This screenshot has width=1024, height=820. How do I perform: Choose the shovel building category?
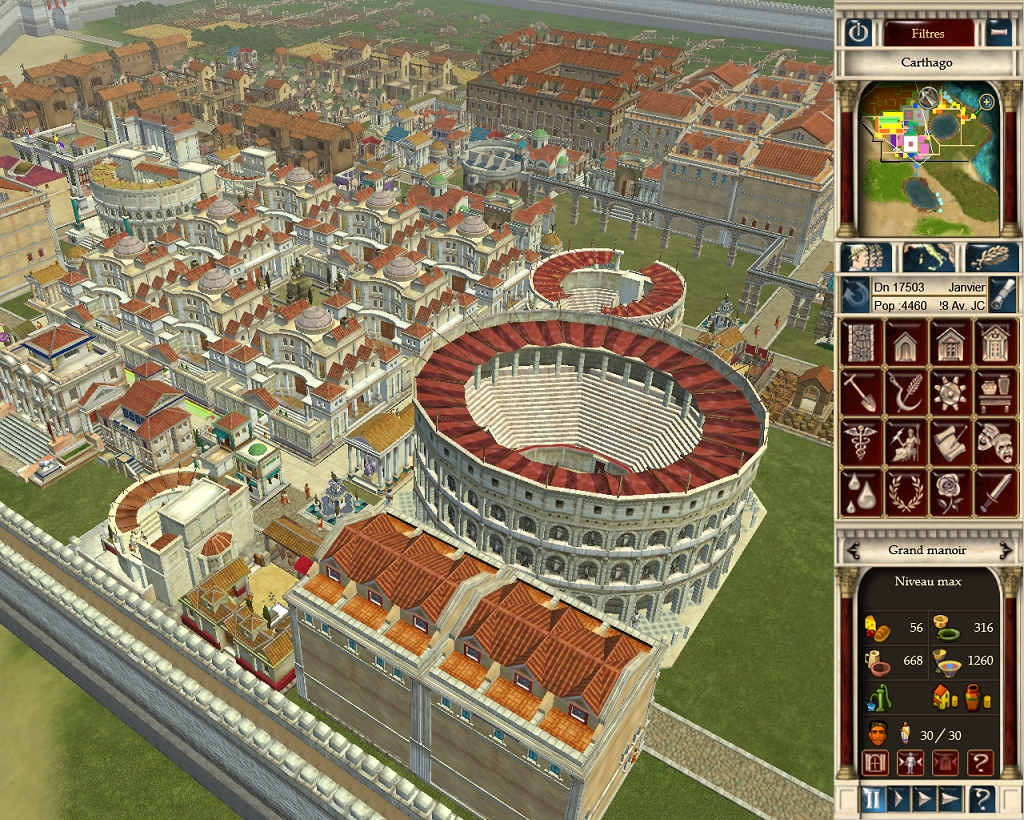(862, 392)
